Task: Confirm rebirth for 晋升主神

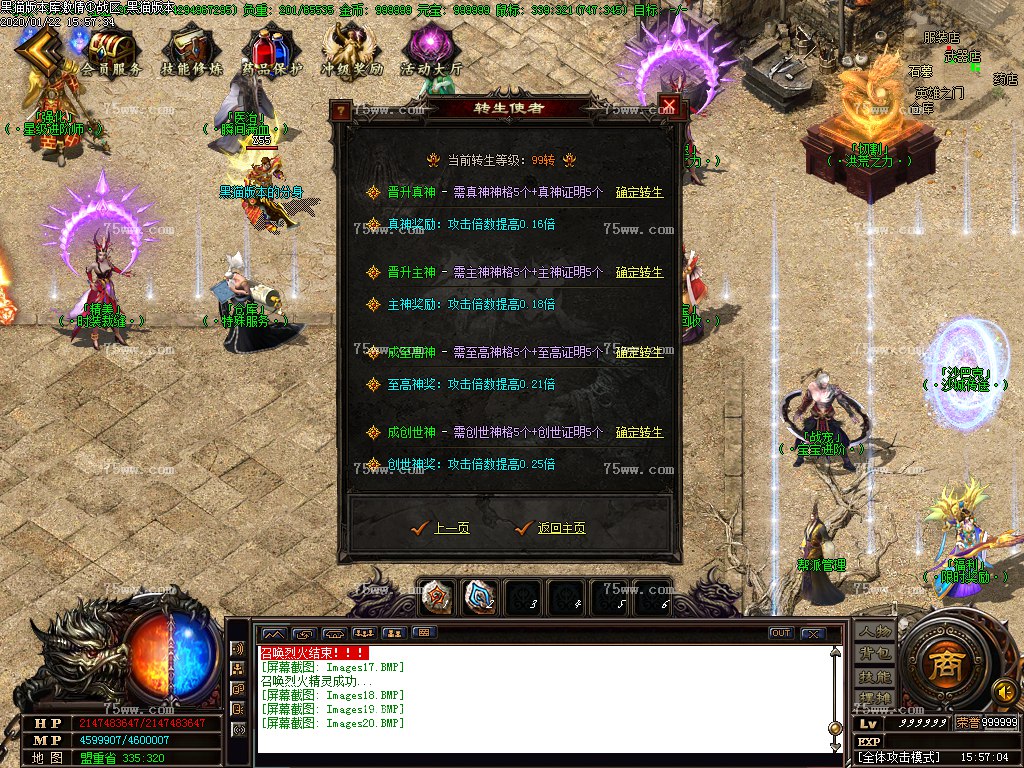Action: point(639,272)
